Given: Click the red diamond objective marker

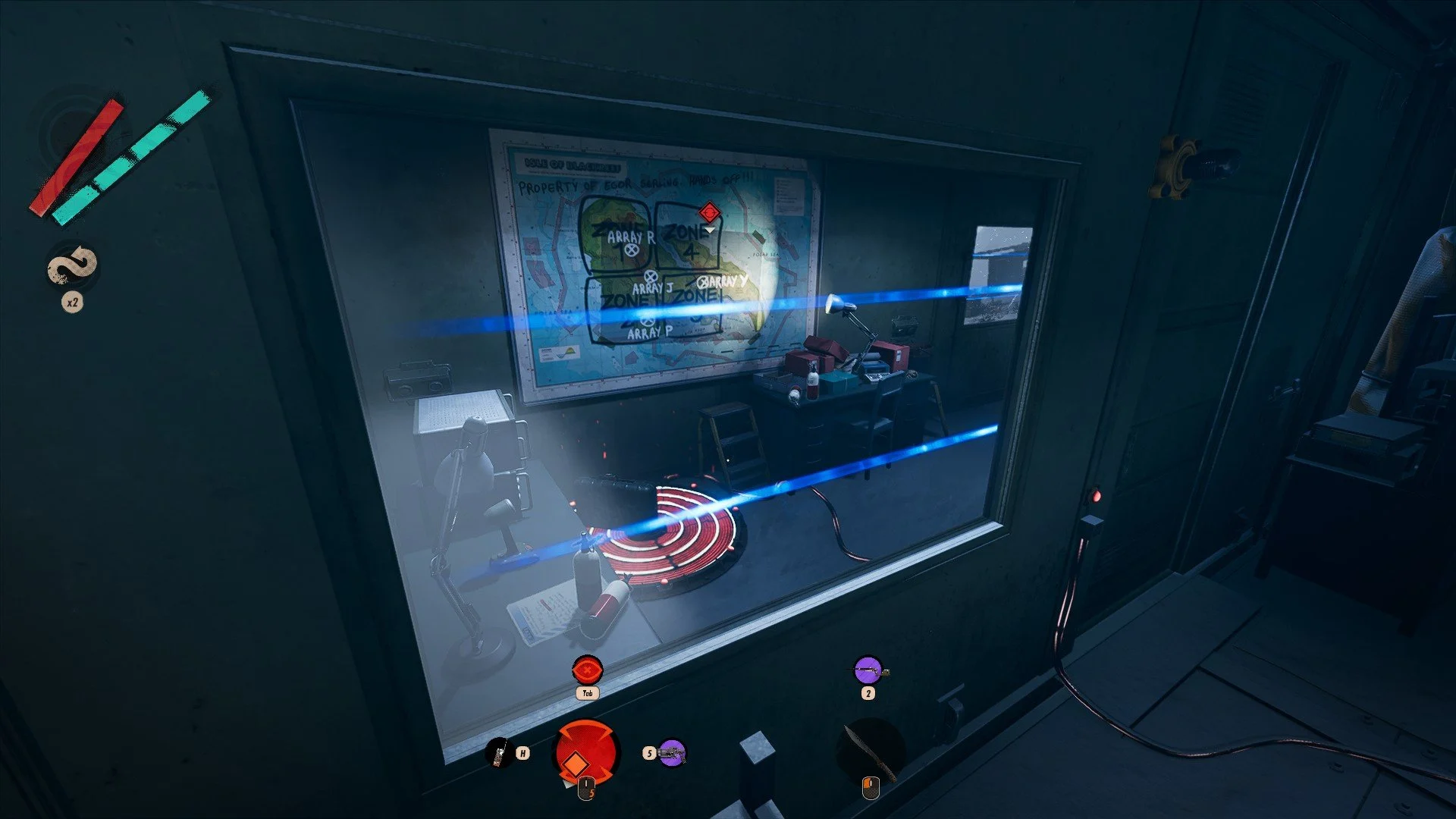Looking at the screenshot, I should [709, 212].
